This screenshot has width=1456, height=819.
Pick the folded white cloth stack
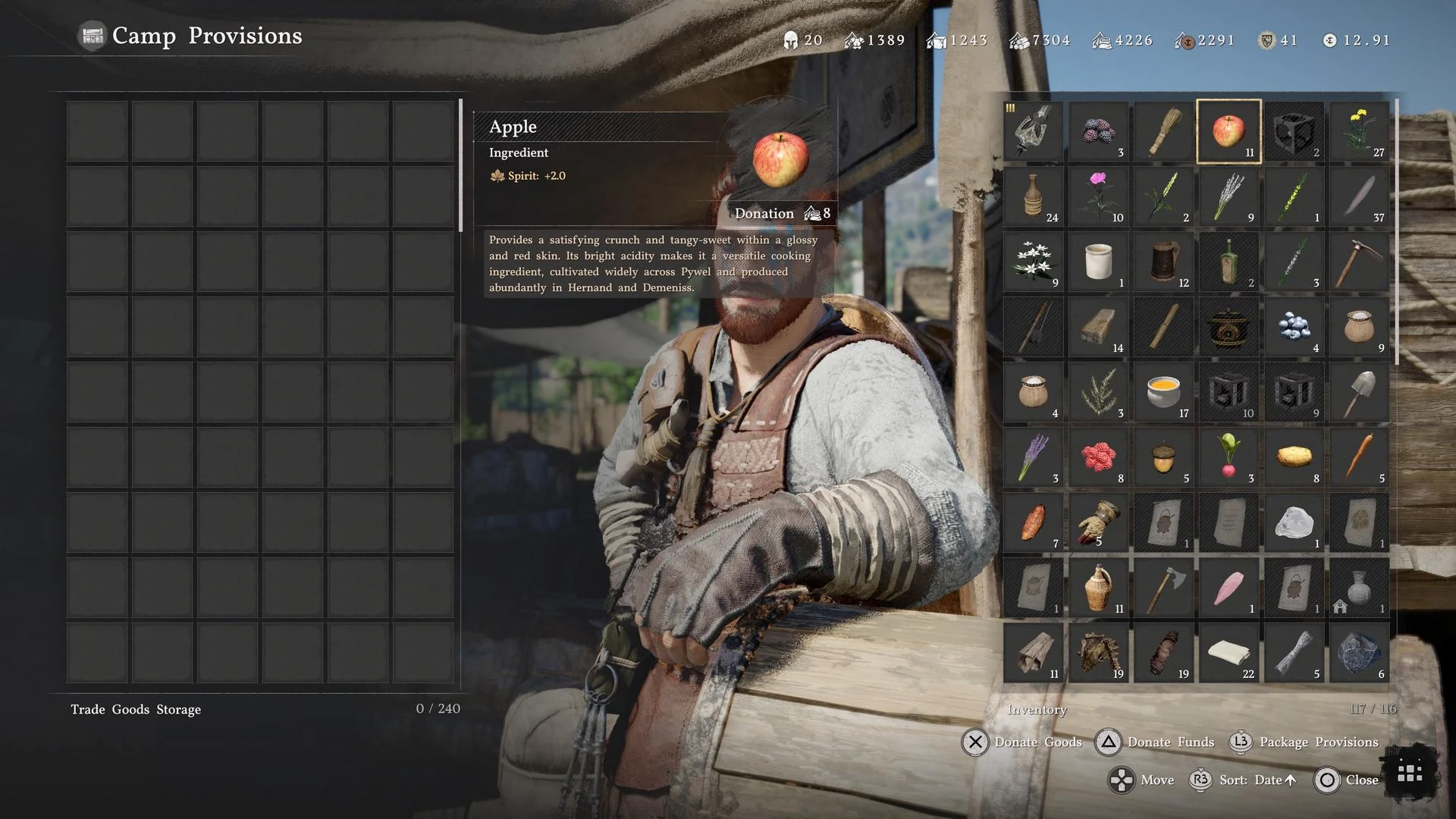[x=1228, y=653]
